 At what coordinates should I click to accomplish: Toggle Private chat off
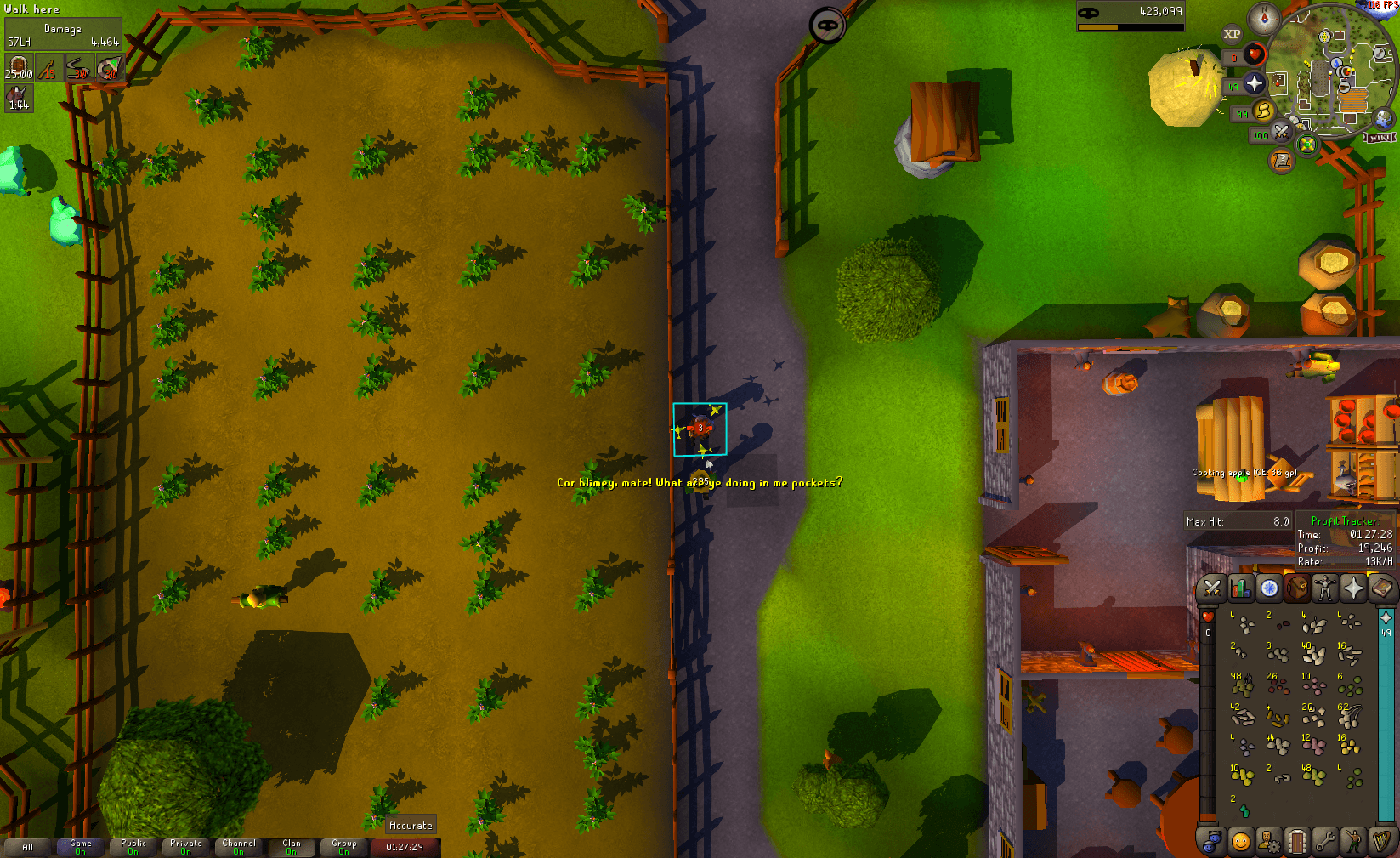click(x=186, y=846)
